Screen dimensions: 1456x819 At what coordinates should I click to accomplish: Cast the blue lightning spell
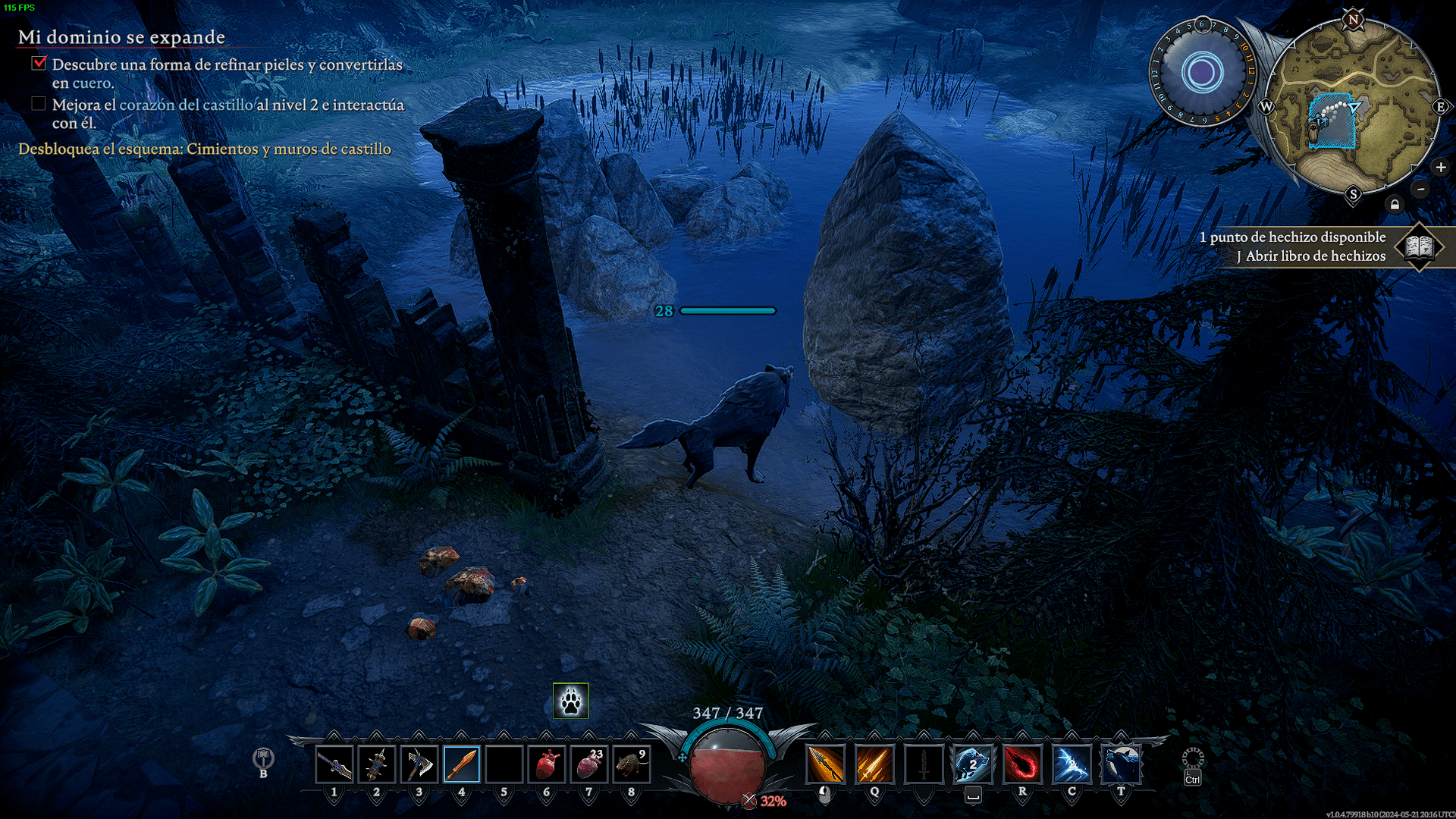[1072, 764]
